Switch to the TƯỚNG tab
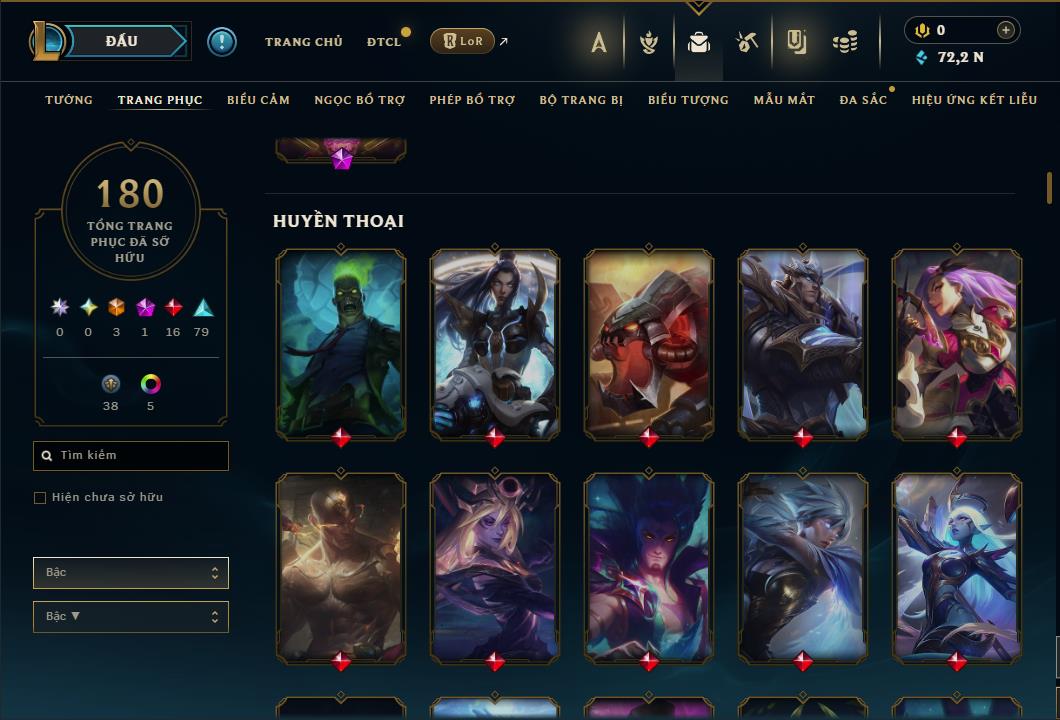Viewport: 1060px width, 720px height. coord(69,100)
